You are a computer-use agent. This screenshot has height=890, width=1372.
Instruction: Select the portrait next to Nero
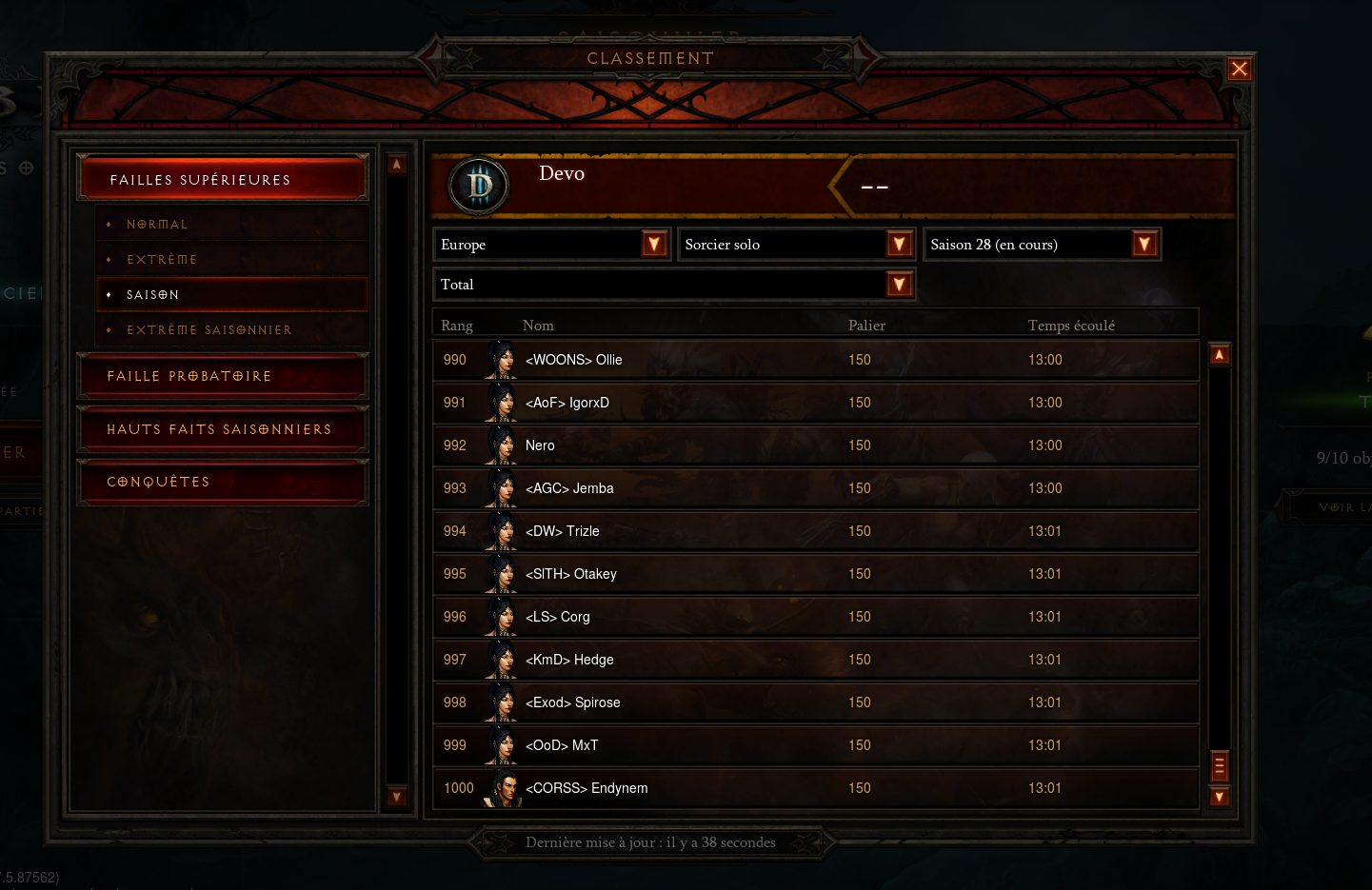point(502,445)
